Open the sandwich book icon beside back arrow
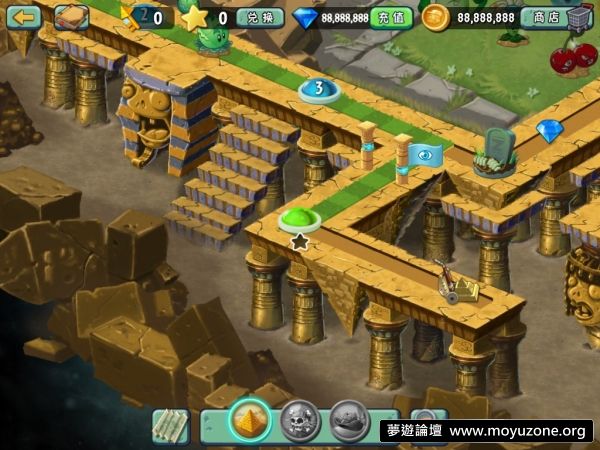Screen dimensions: 600x450 (70, 17)
